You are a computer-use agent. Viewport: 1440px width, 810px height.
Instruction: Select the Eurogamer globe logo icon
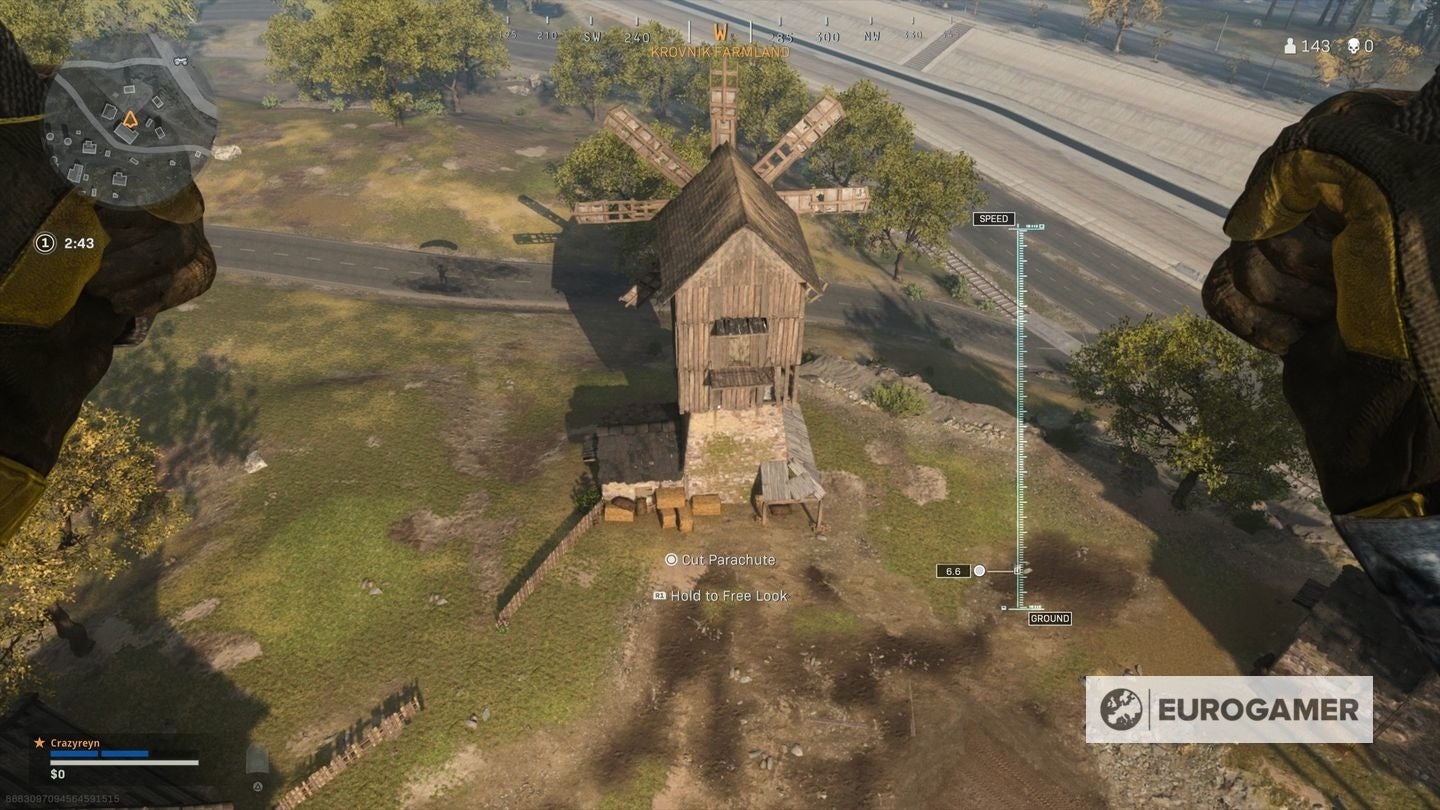[x=1124, y=711]
